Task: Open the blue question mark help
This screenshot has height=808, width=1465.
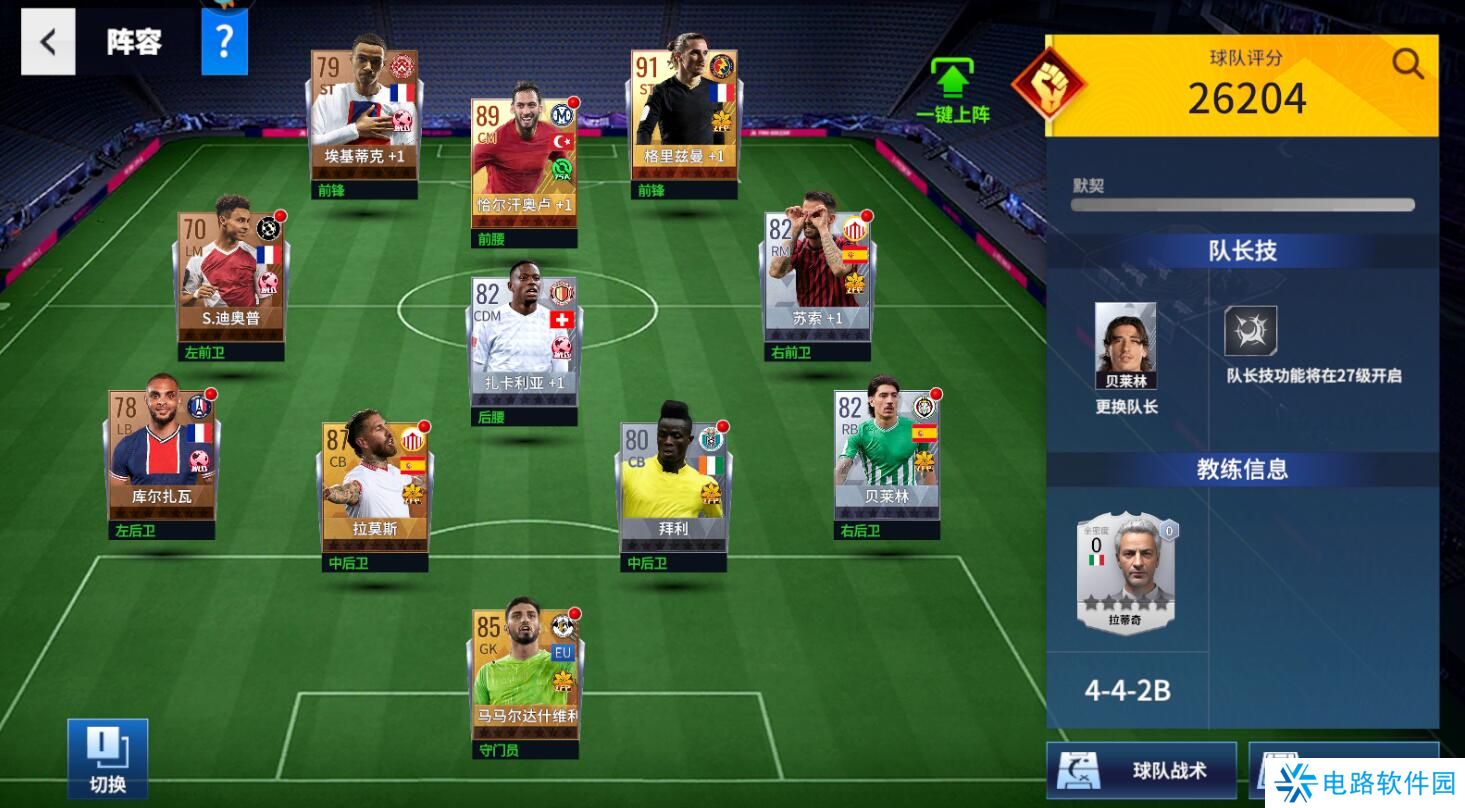Action: point(224,42)
